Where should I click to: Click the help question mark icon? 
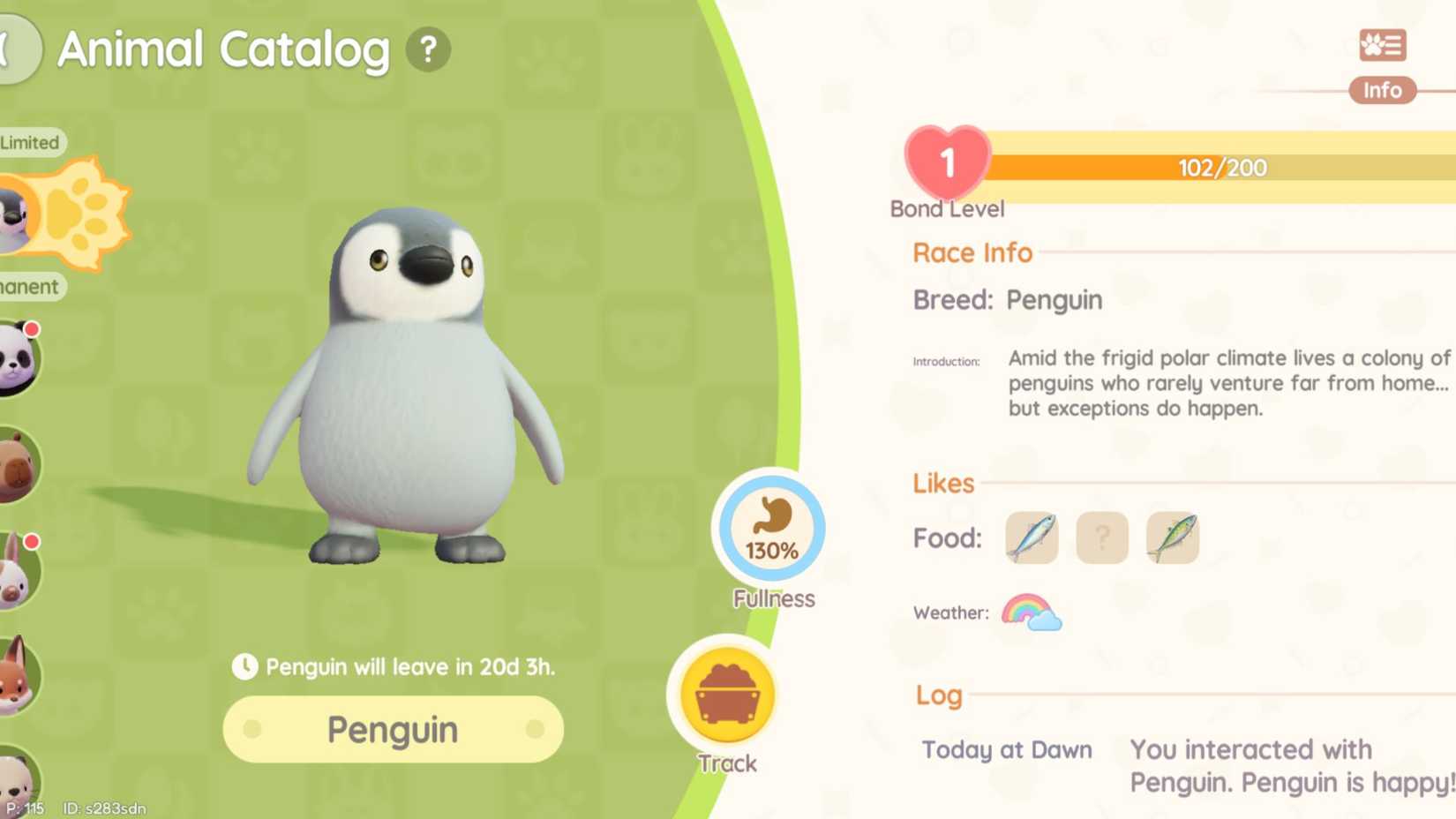429,50
